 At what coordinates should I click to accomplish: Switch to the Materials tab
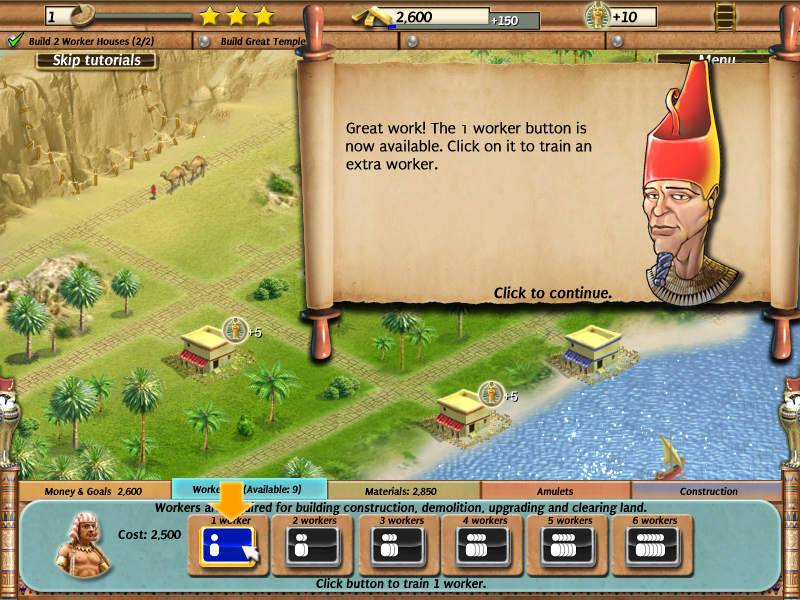tap(404, 491)
